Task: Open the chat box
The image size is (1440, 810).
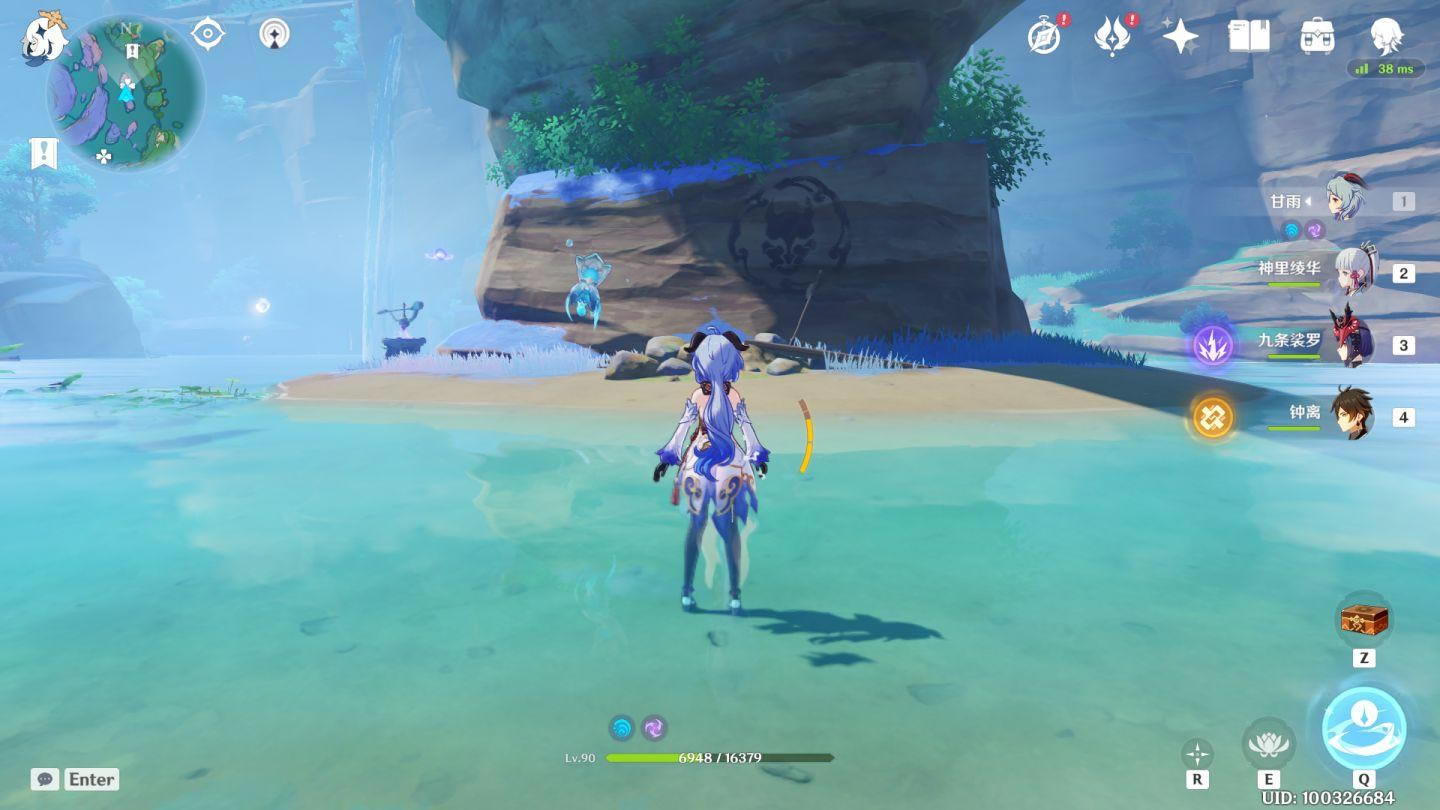Action: (x=75, y=779)
